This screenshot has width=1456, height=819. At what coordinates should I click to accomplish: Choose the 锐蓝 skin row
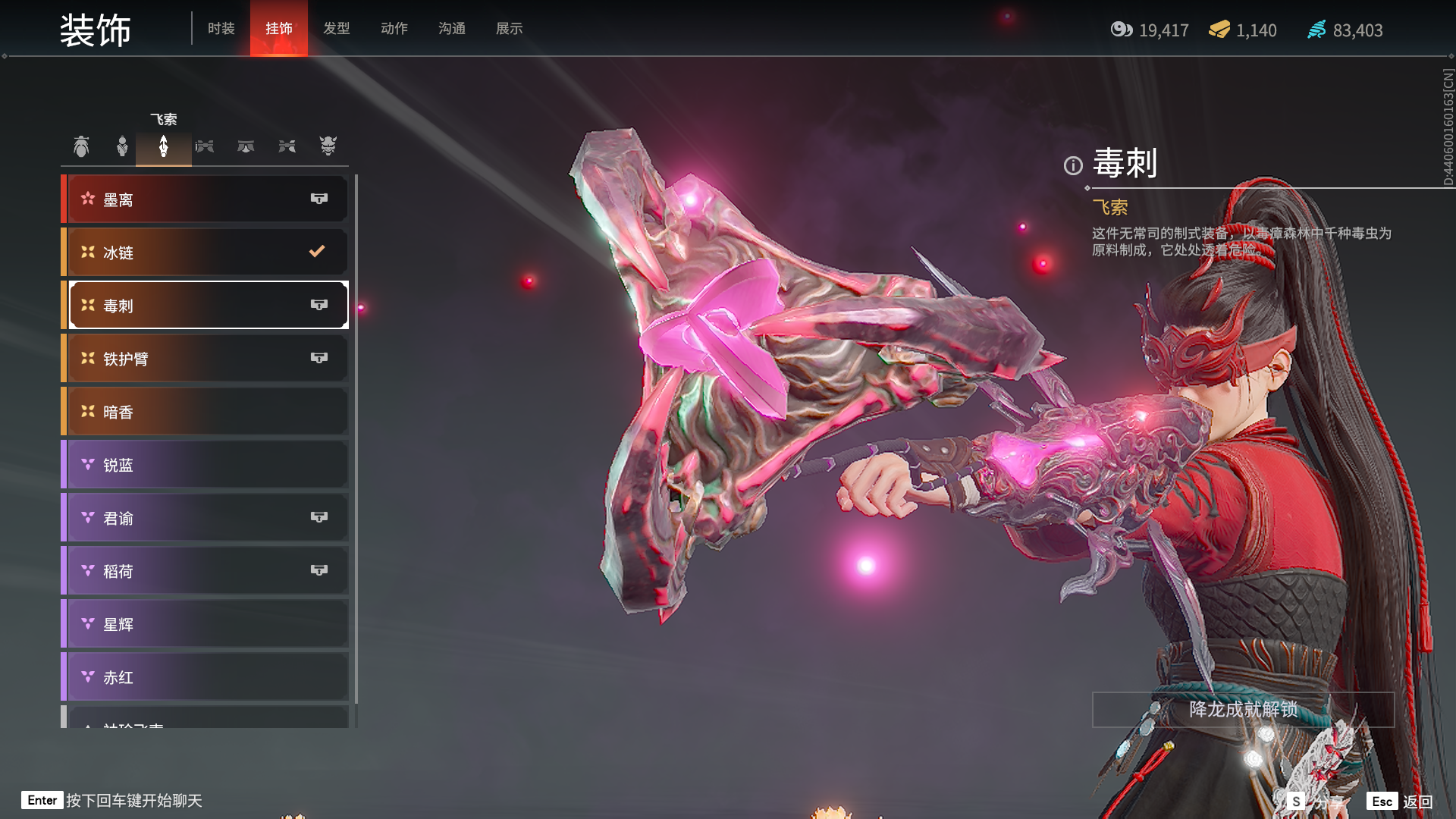pyautogui.click(x=206, y=465)
